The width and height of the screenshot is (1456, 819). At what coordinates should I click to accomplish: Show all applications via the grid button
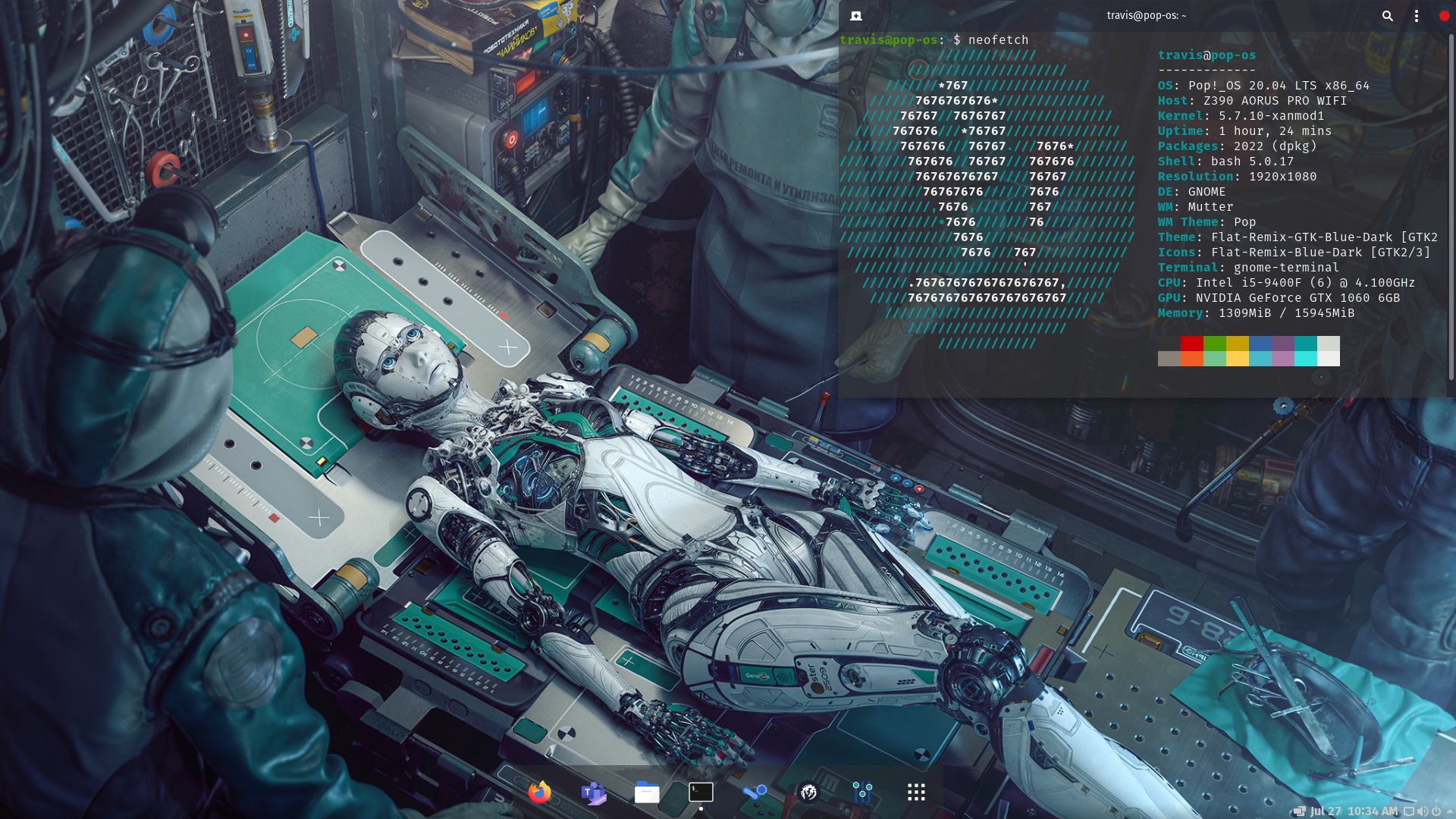915,792
